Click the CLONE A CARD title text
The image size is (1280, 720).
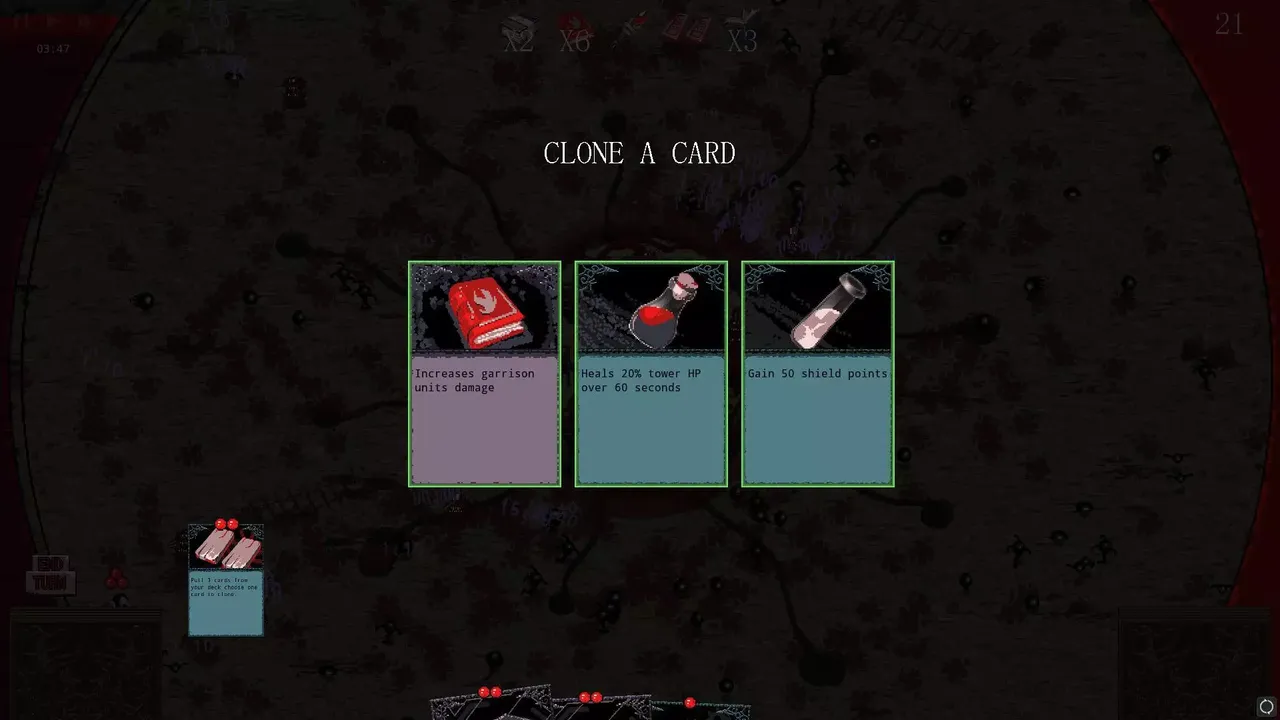click(x=639, y=153)
